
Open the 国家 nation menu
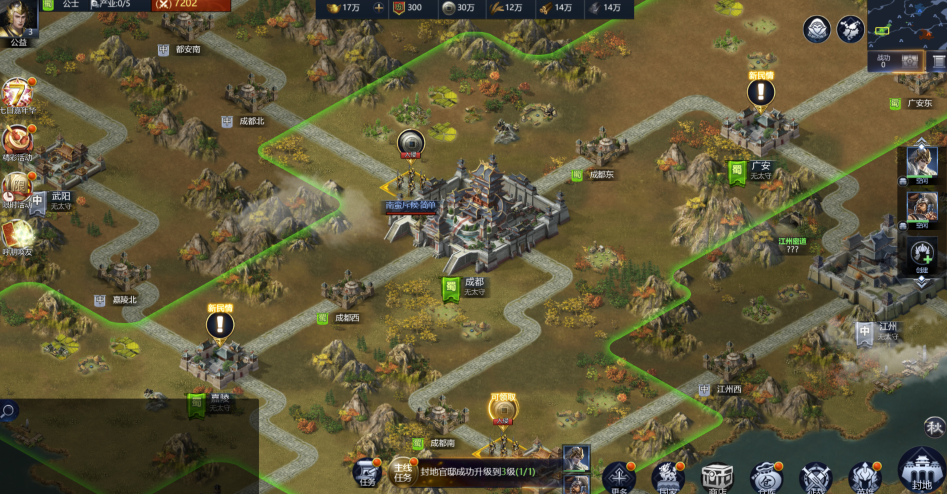coord(667,477)
